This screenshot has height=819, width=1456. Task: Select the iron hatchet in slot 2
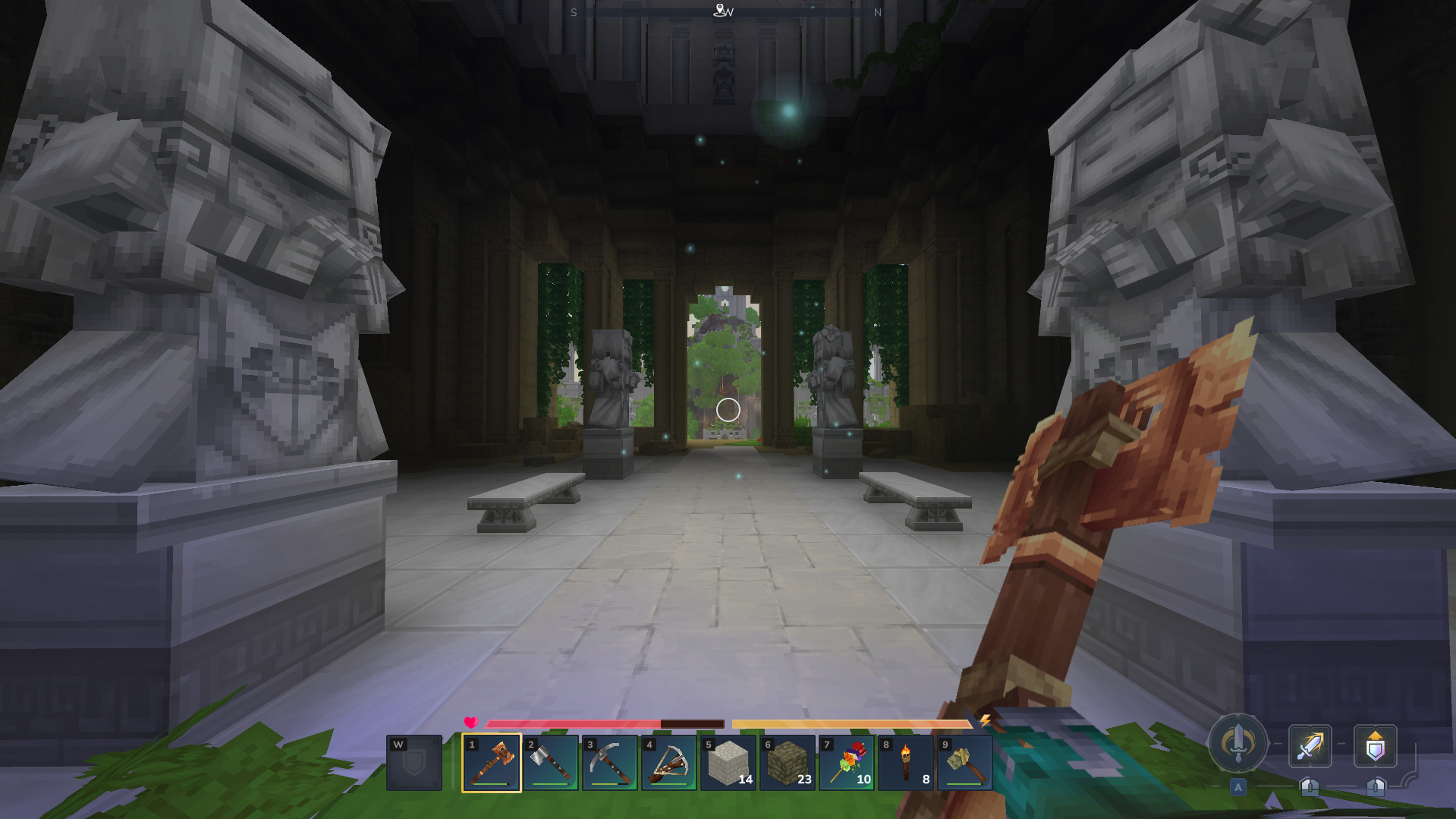pos(550,763)
